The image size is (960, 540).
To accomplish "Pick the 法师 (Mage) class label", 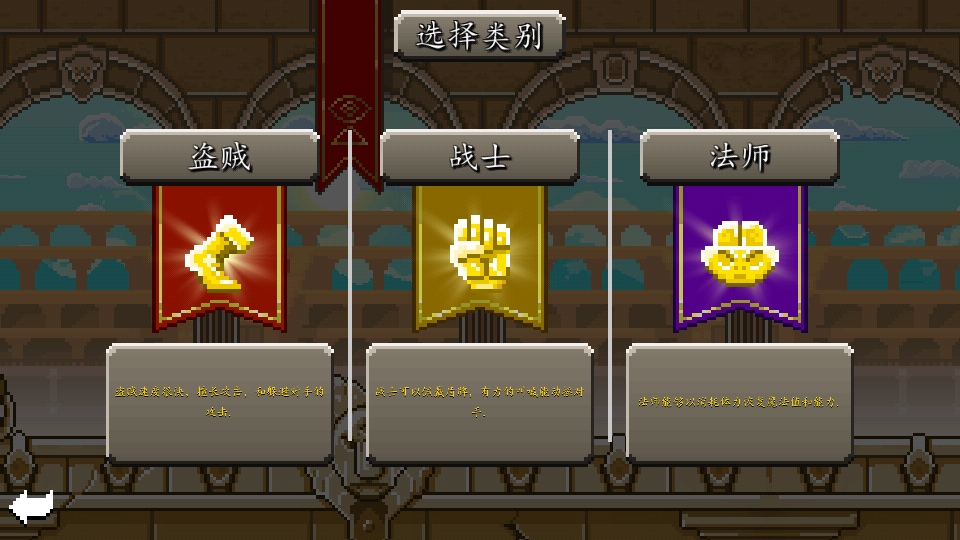I will 740,157.
